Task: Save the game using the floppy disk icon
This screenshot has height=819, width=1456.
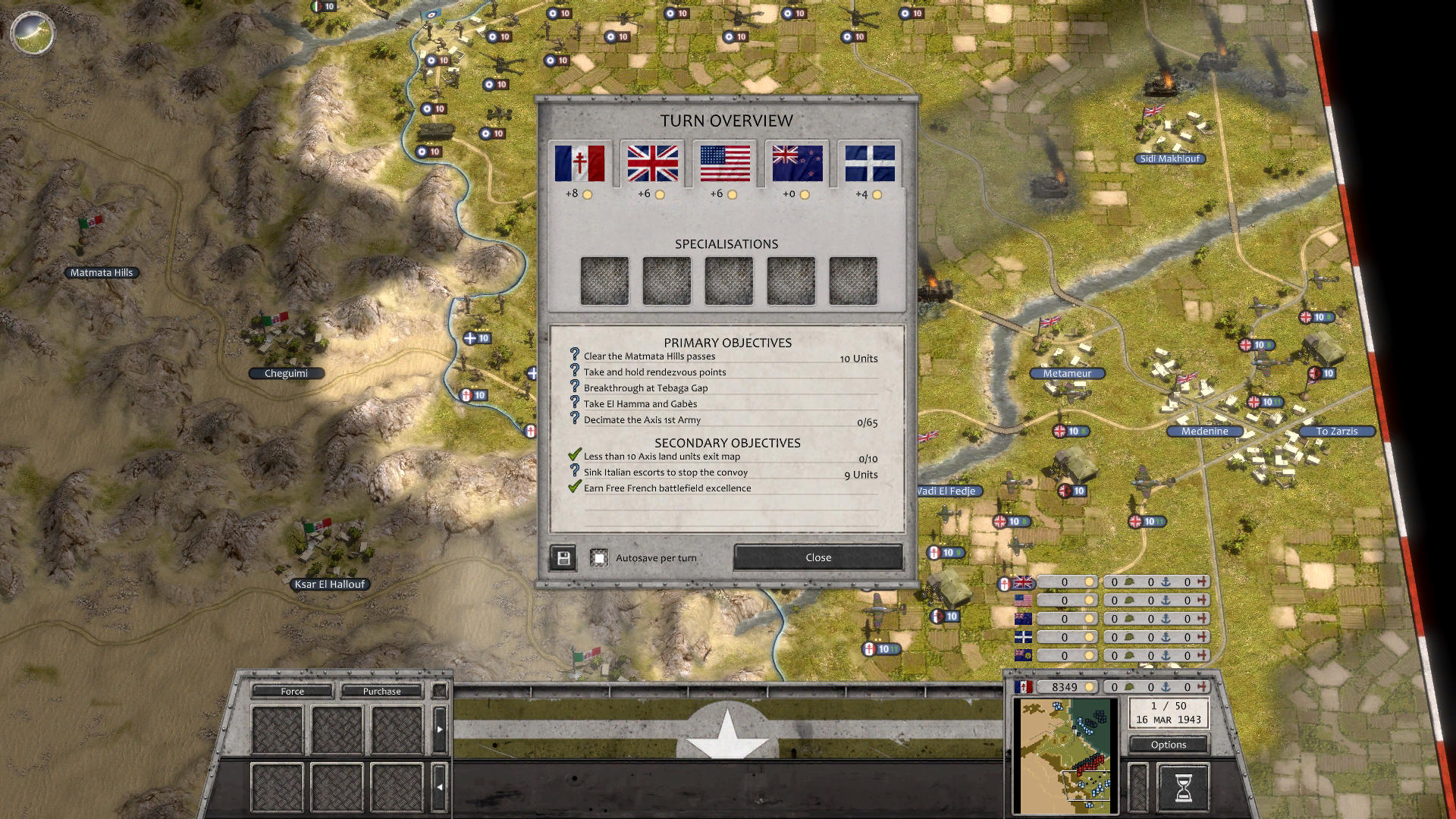Action: click(x=562, y=557)
